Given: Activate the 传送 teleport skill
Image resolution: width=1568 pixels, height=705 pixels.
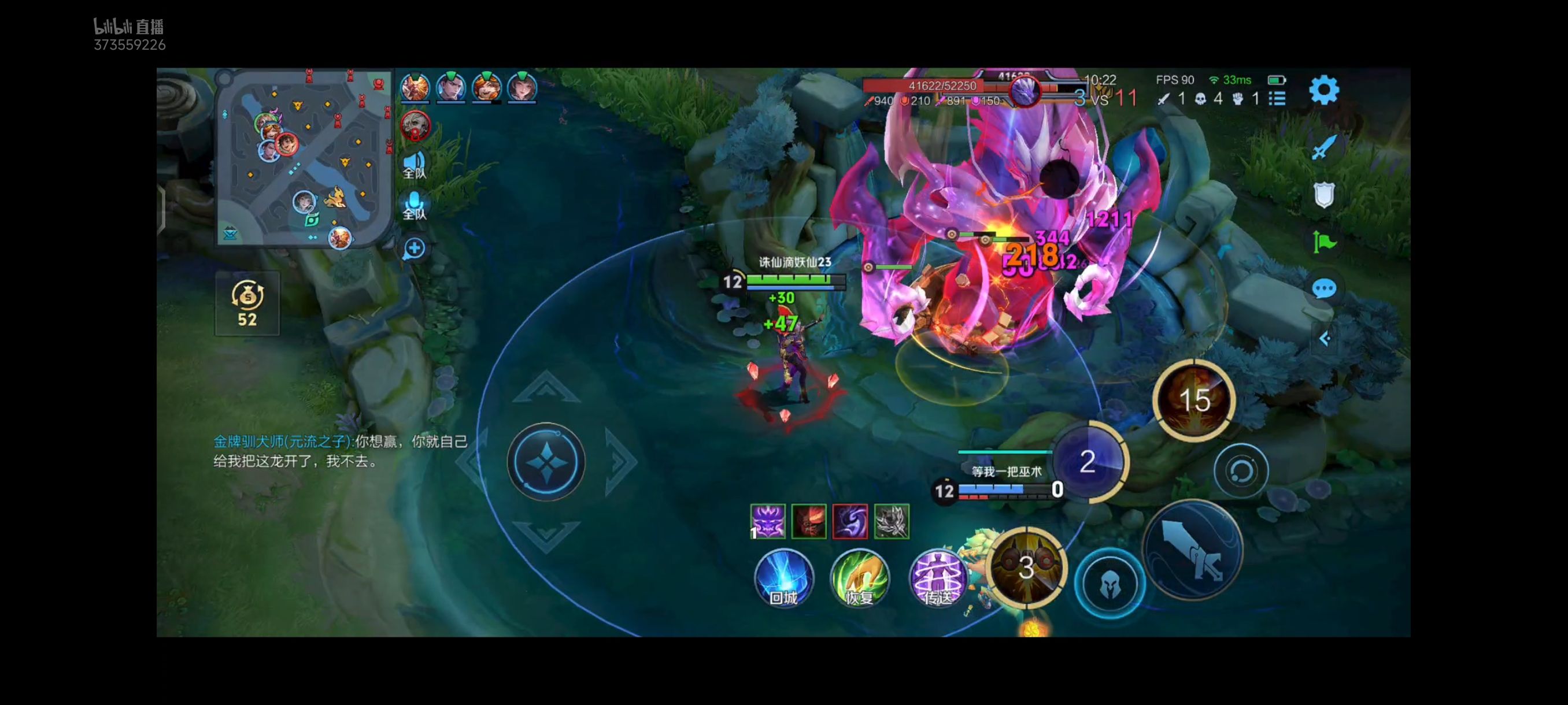Looking at the screenshot, I should pos(937,578).
